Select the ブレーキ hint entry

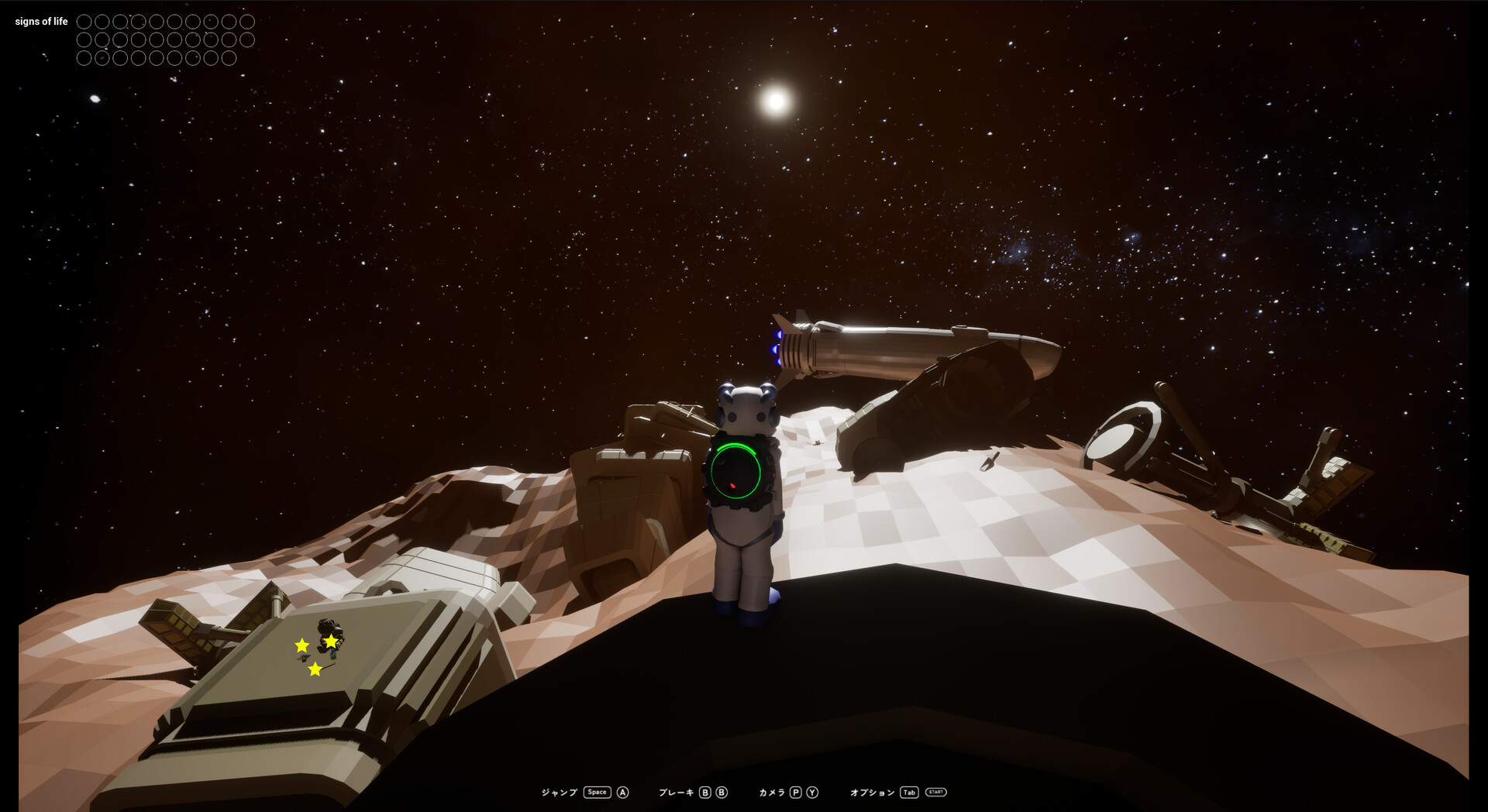[676, 791]
